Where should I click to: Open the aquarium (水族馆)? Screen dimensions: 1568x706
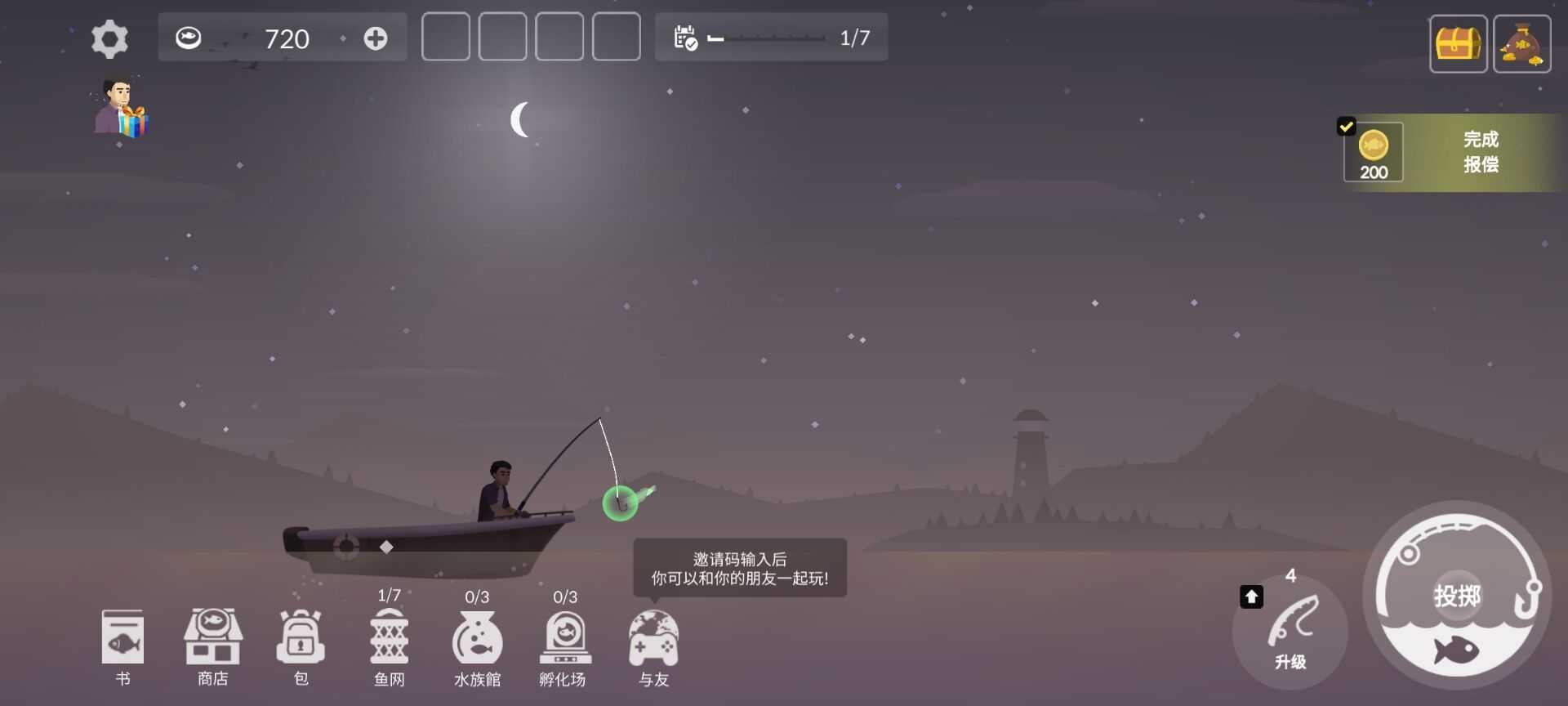(477, 646)
